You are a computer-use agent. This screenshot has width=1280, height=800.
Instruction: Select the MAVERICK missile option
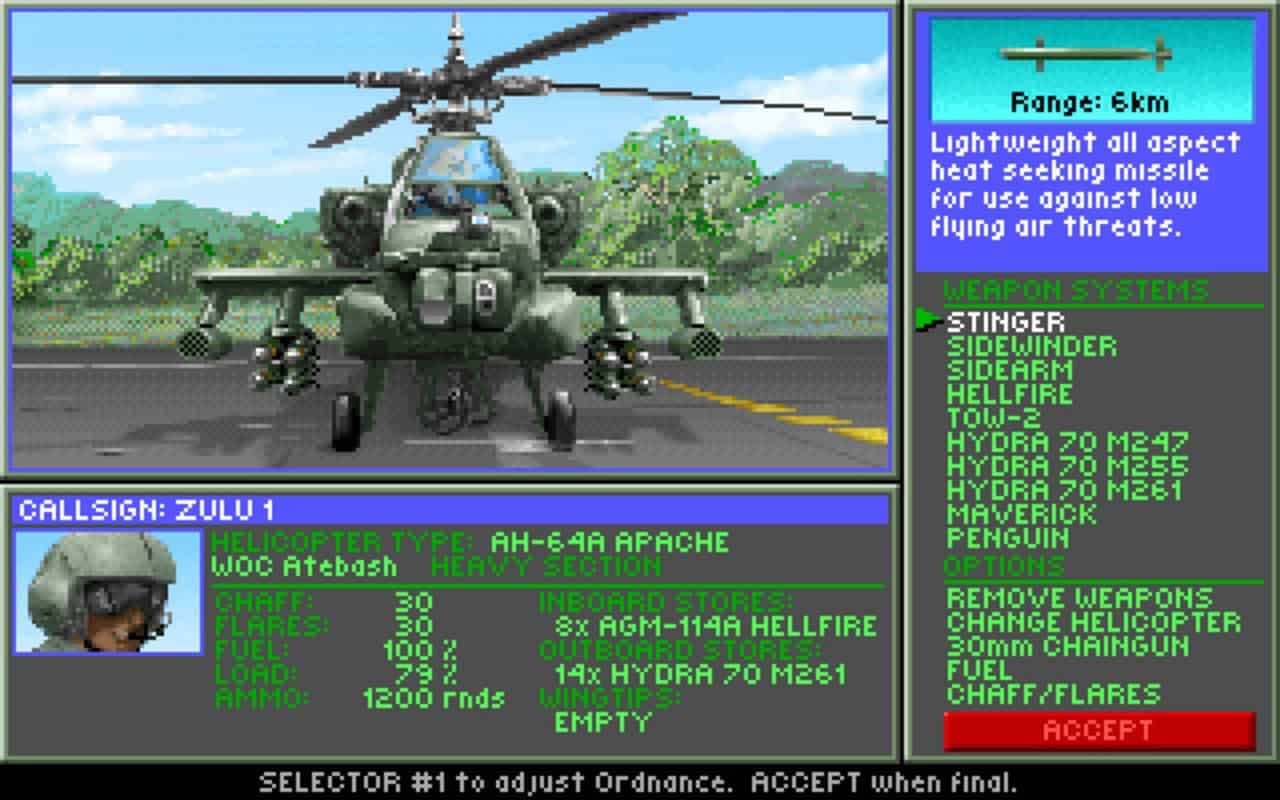pos(1015,515)
